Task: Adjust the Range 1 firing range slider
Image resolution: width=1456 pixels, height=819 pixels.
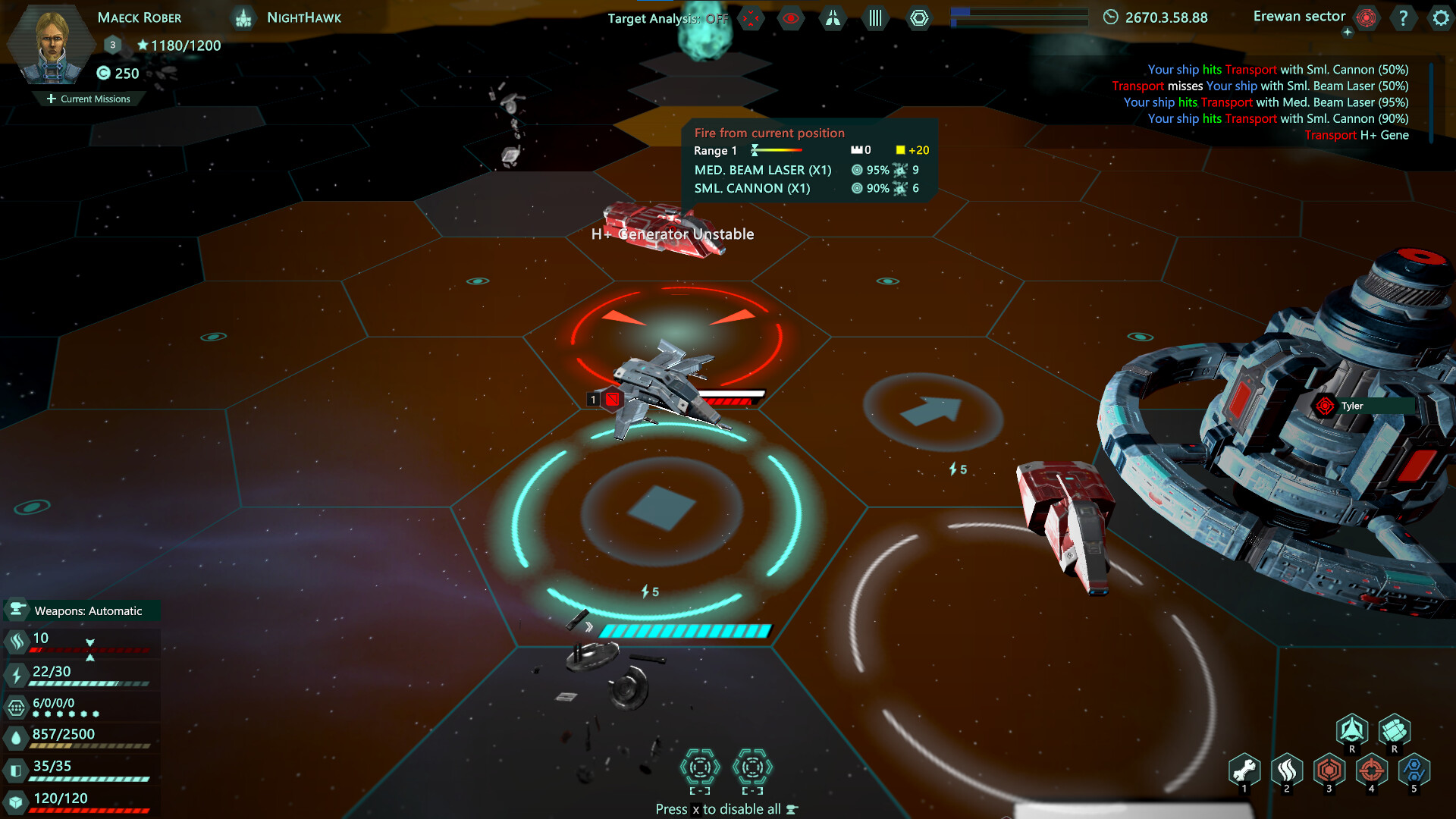Action: (777, 150)
